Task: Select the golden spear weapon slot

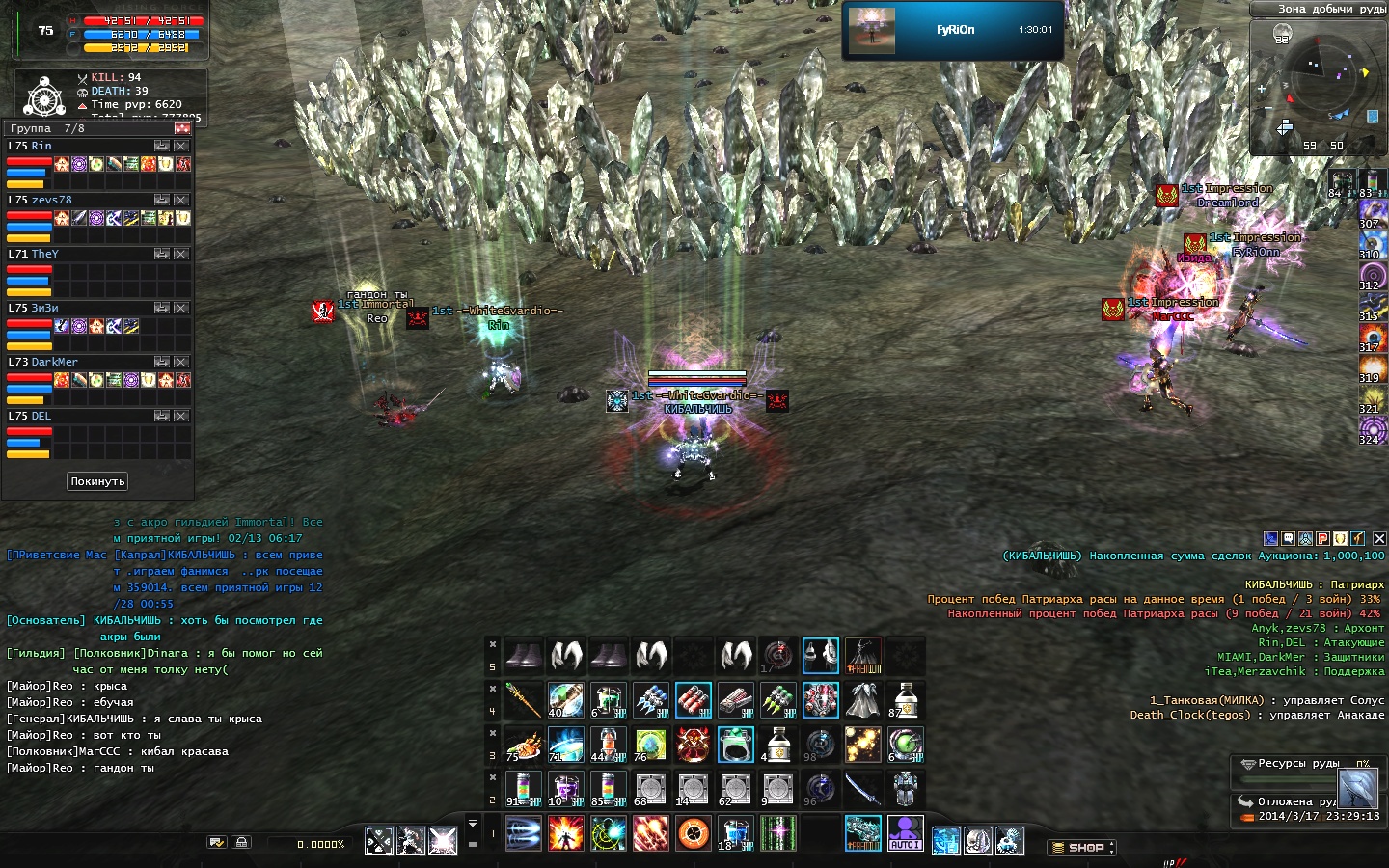Action: pyautogui.click(x=523, y=701)
